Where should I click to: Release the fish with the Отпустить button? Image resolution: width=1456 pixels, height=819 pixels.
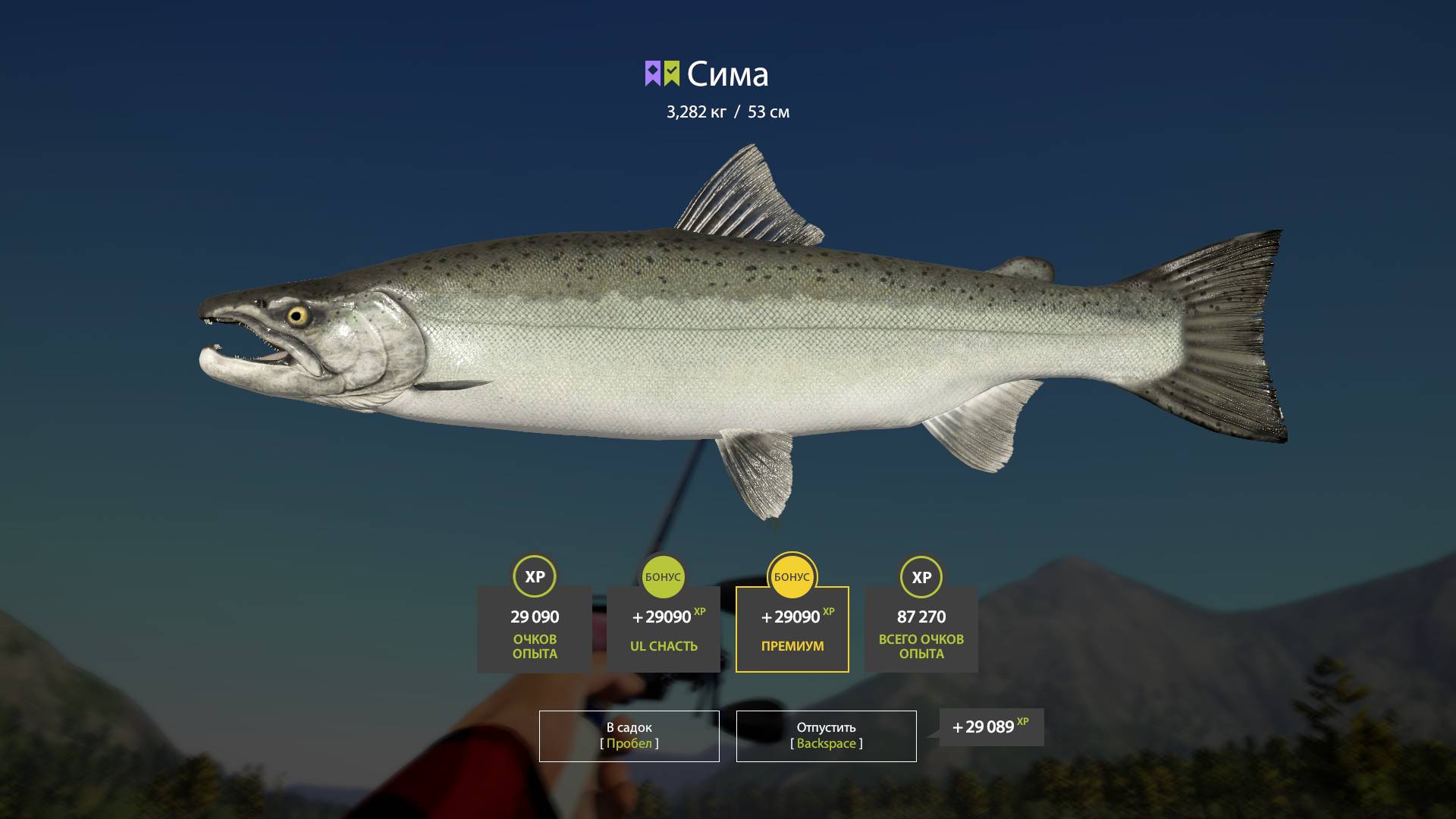tap(826, 736)
